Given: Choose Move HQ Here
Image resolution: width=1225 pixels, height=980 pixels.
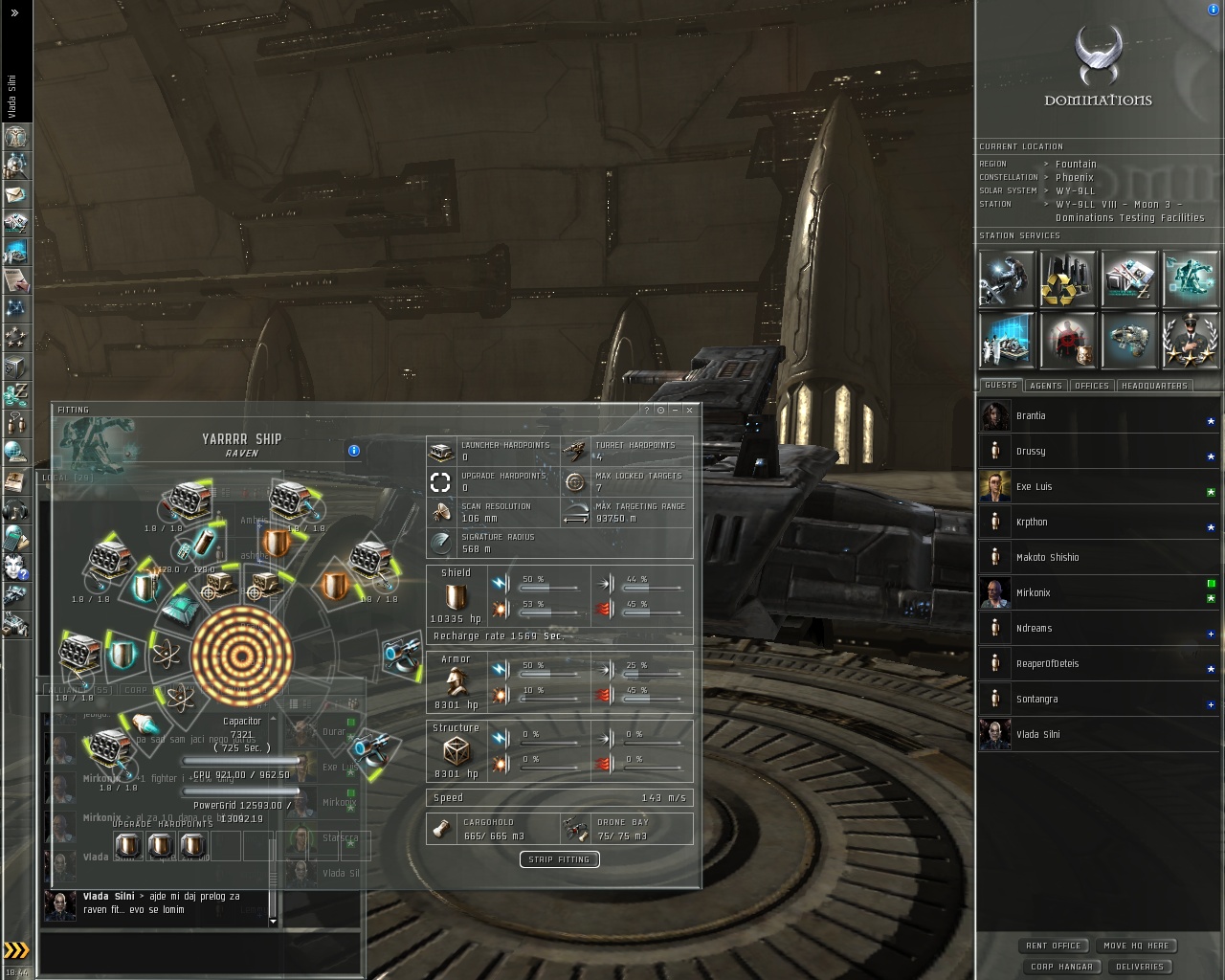Looking at the screenshot, I should [x=1135, y=946].
